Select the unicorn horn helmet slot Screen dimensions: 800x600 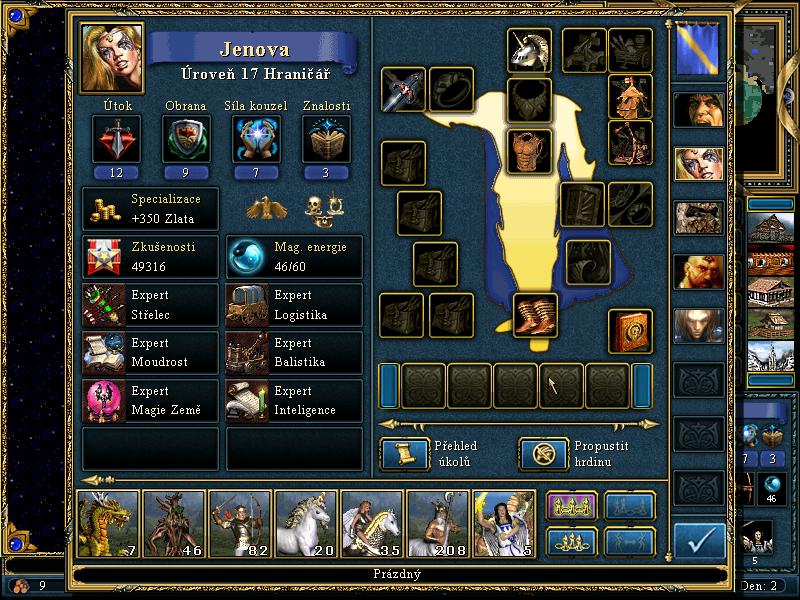coord(530,50)
